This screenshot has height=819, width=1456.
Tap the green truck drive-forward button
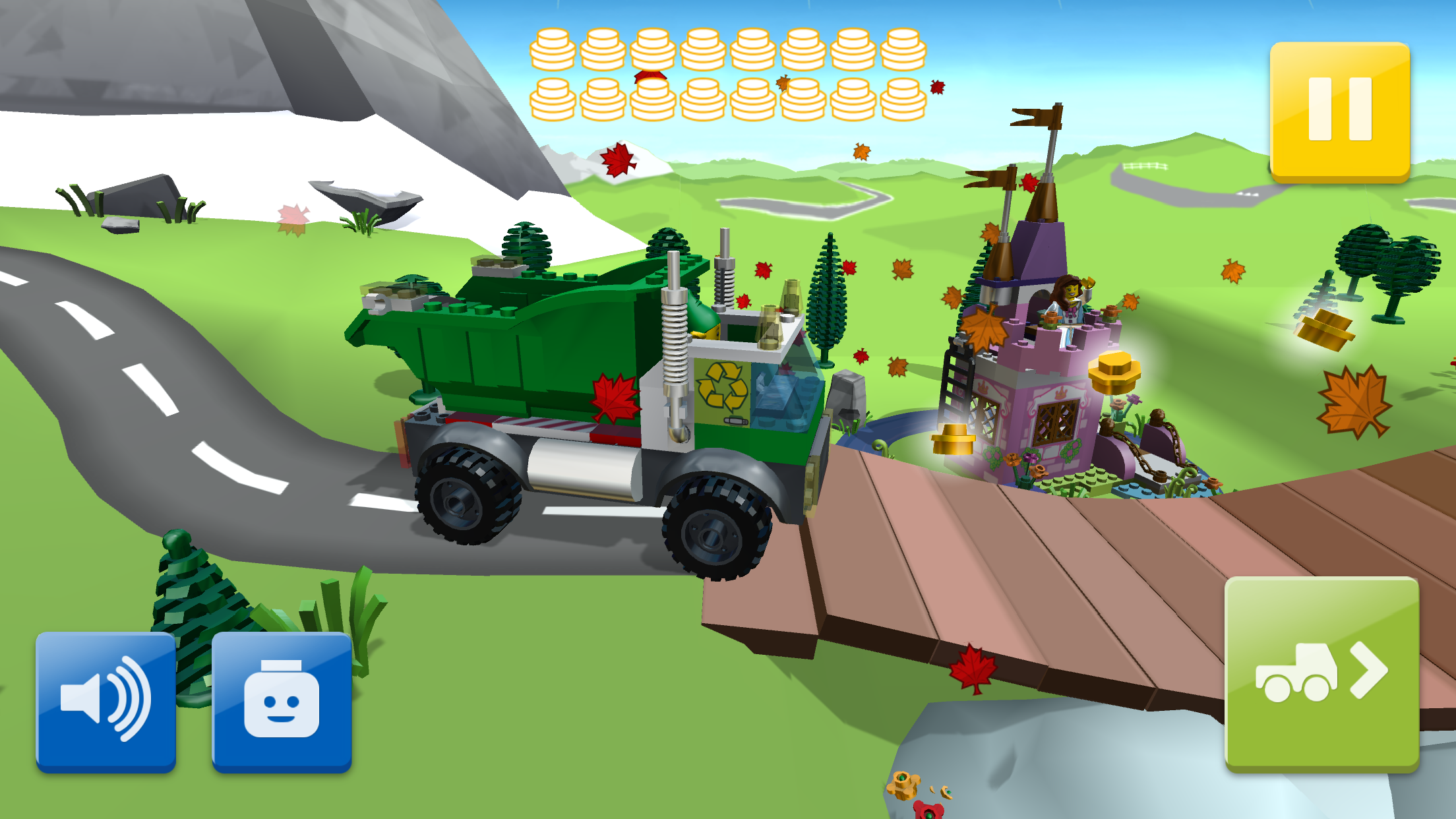[x=1321, y=673]
